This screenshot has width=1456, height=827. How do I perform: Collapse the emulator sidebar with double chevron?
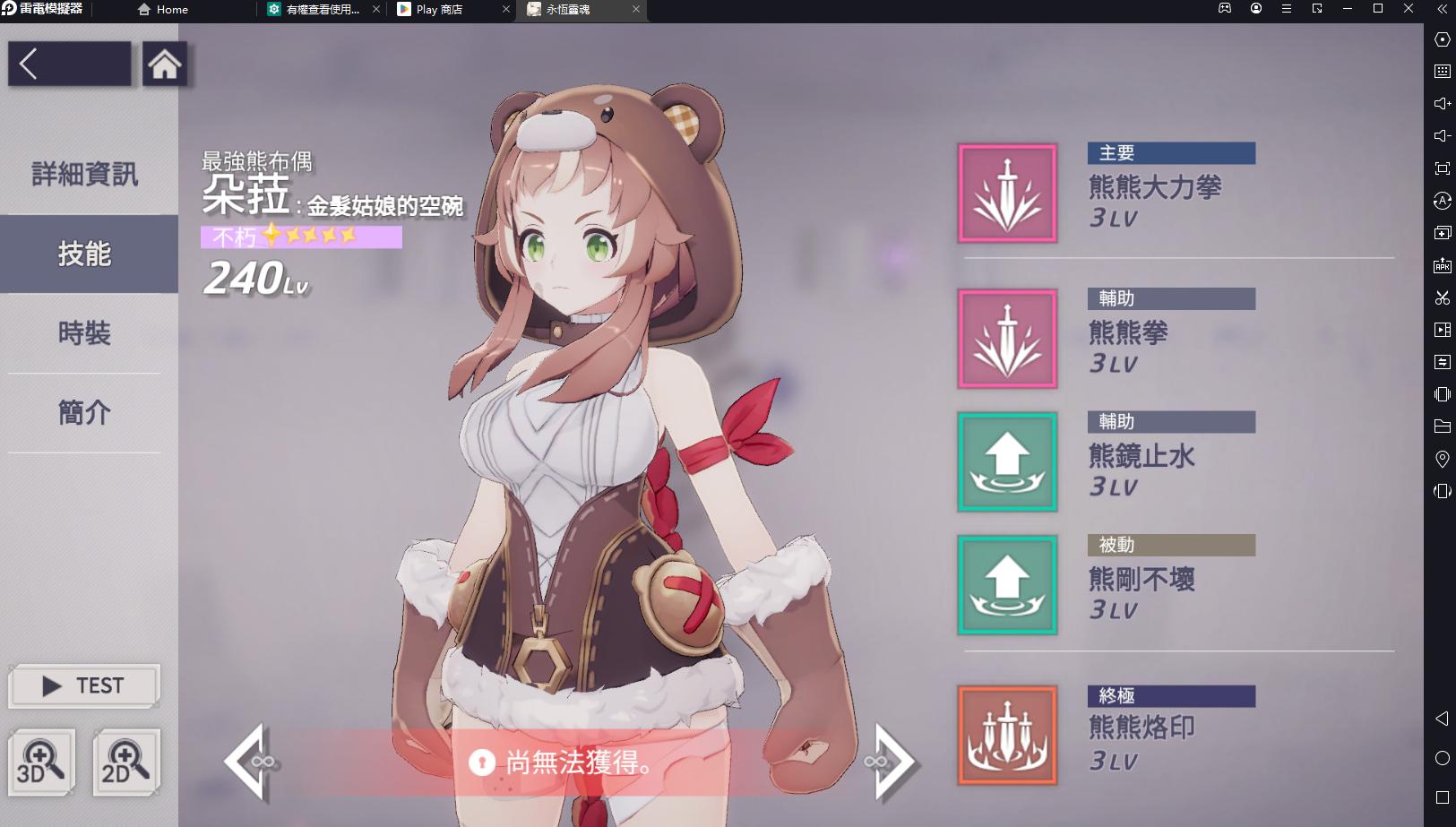1443,10
